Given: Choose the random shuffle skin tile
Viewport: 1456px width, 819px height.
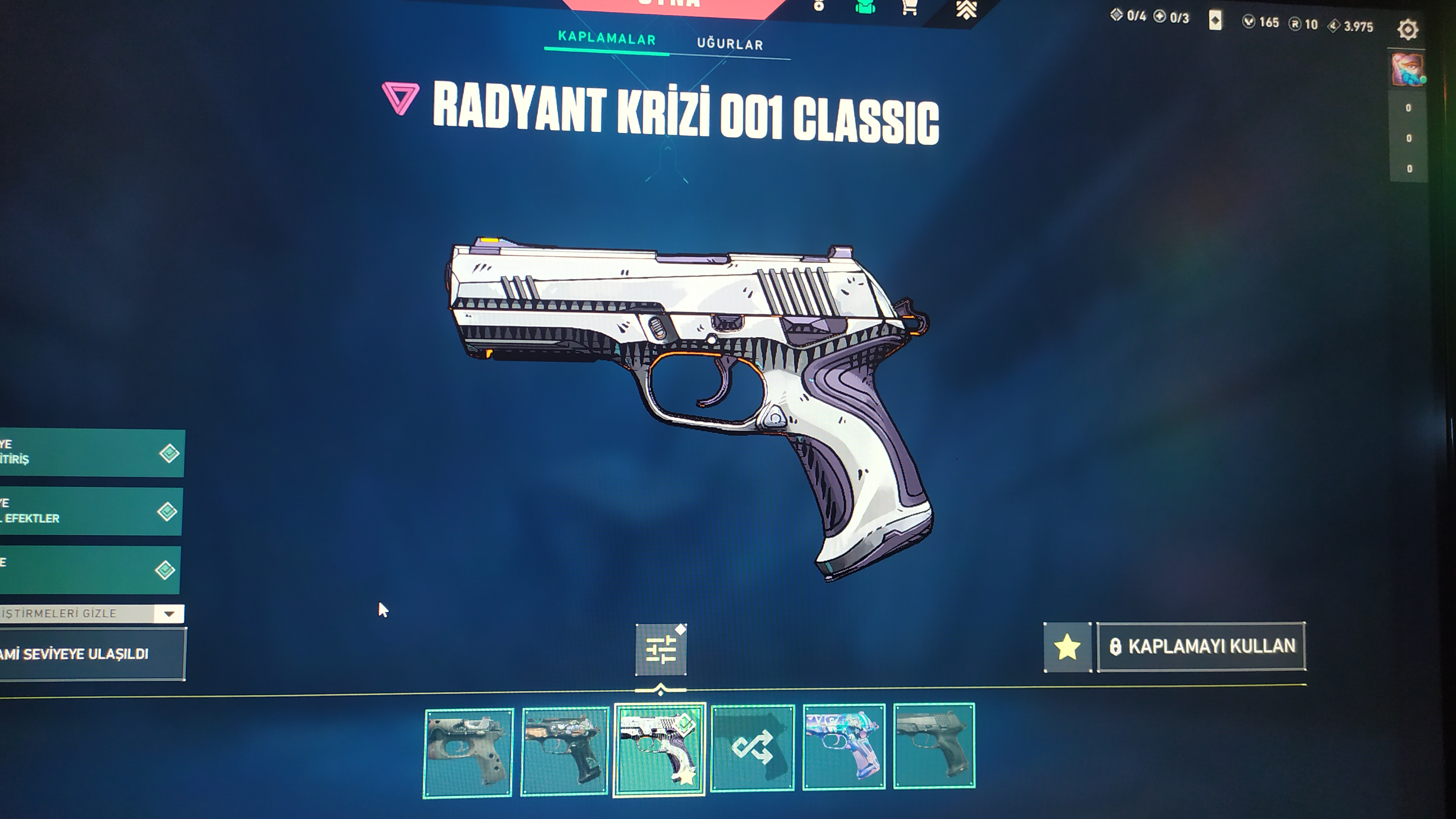Looking at the screenshot, I should tap(752, 747).
